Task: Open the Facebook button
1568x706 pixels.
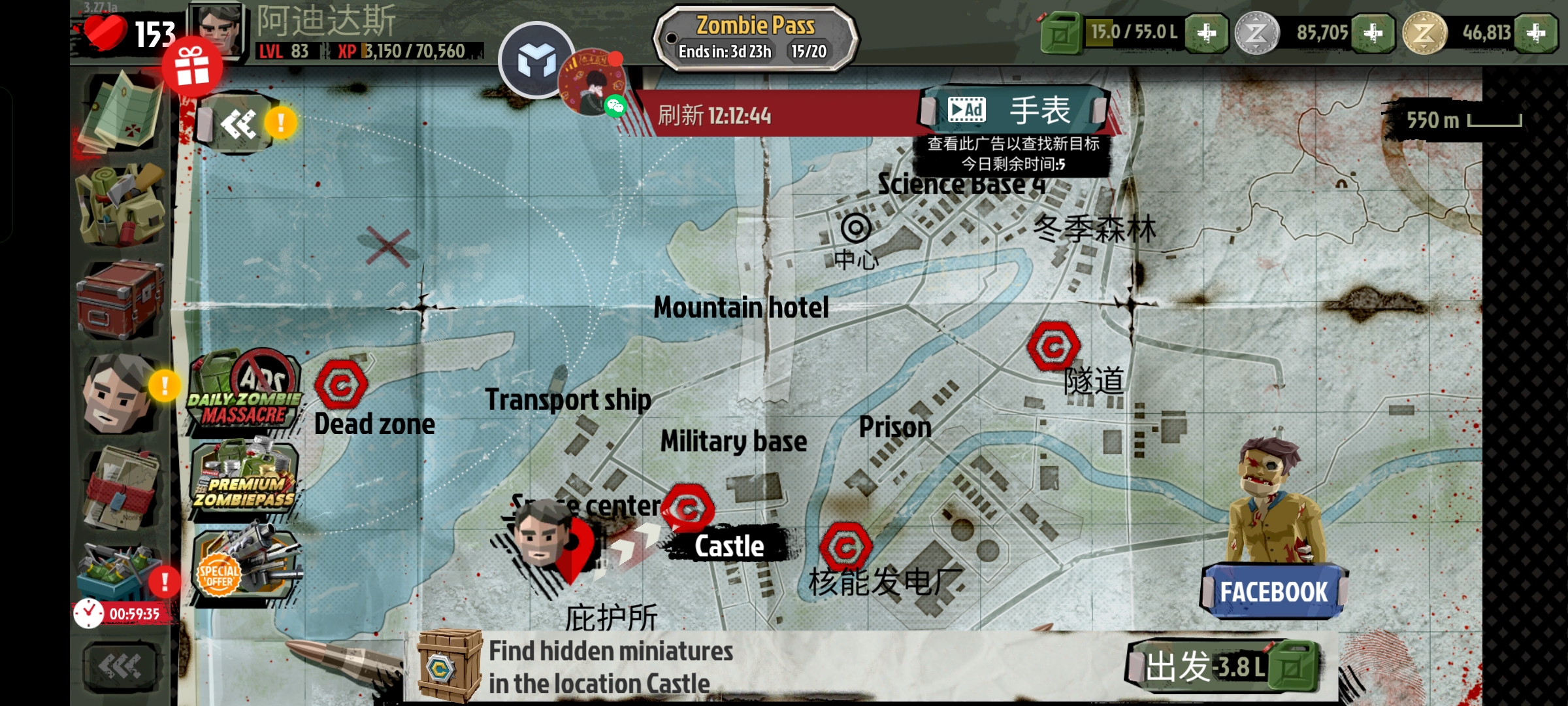Action: point(1273,592)
